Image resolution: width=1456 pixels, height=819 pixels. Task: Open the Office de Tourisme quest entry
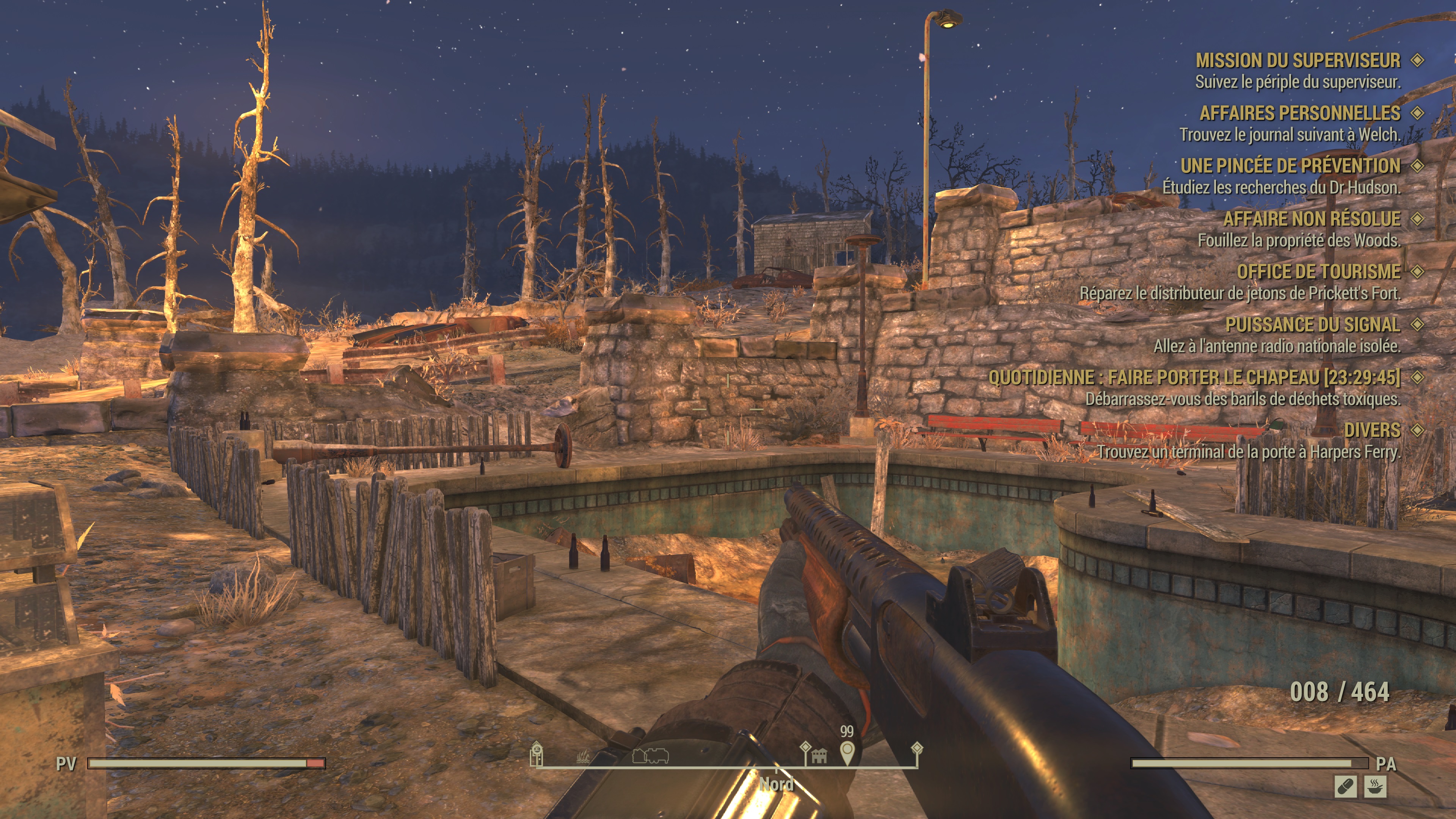click(x=1318, y=272)
